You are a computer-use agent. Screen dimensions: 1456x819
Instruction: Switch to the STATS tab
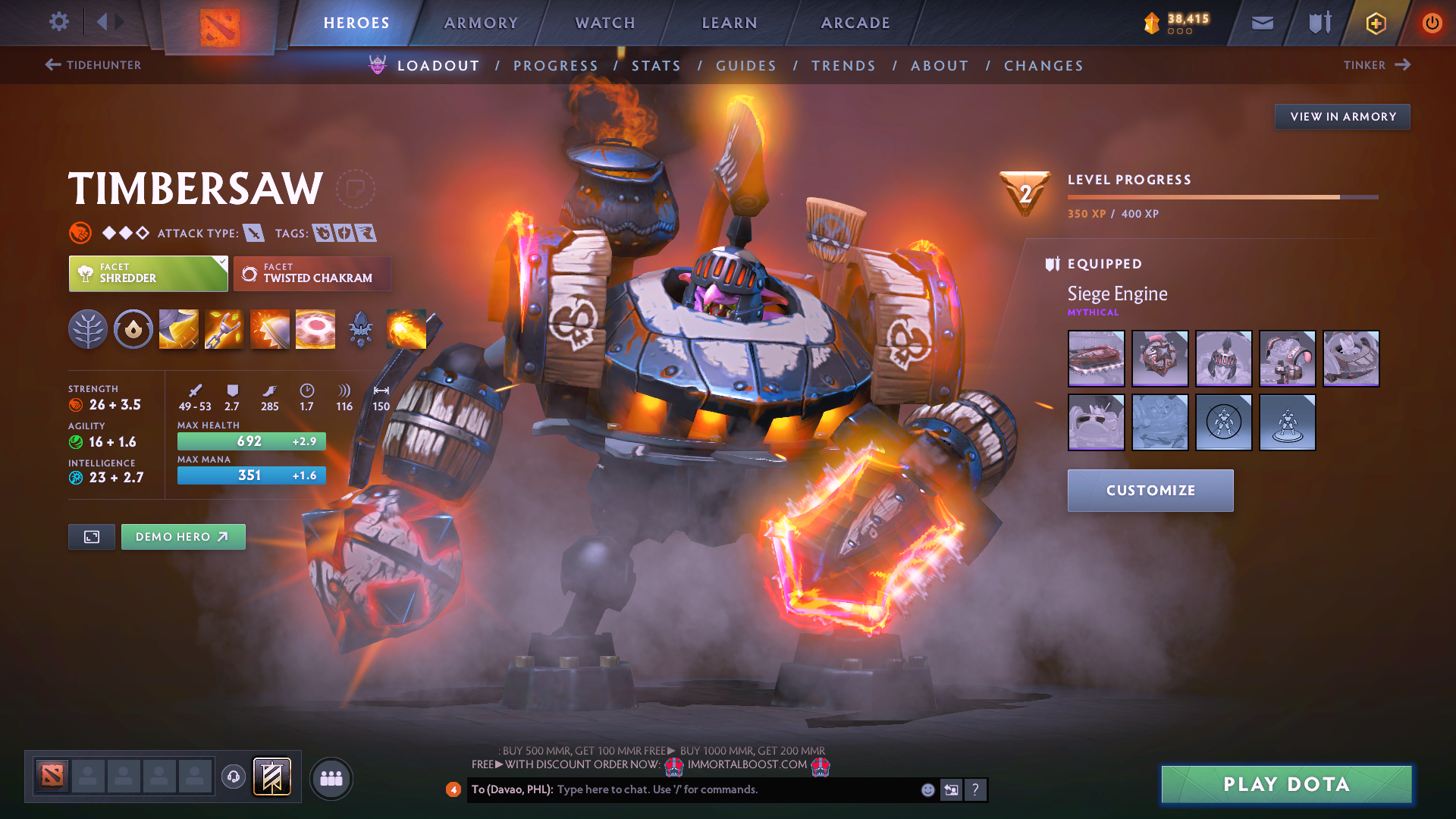point(656,65)
